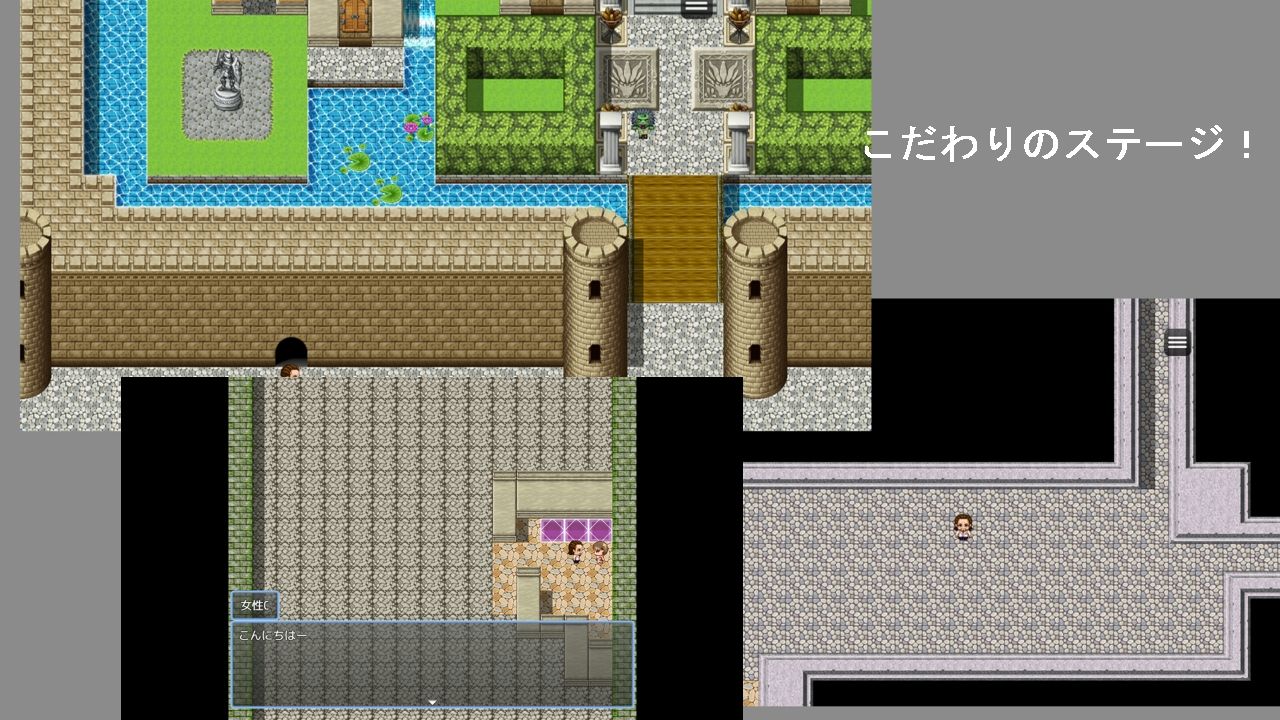Click the こだわりのステージ！ caption text
The height and width of the screenshot is (720, 1280).
tap(1060, 146)
